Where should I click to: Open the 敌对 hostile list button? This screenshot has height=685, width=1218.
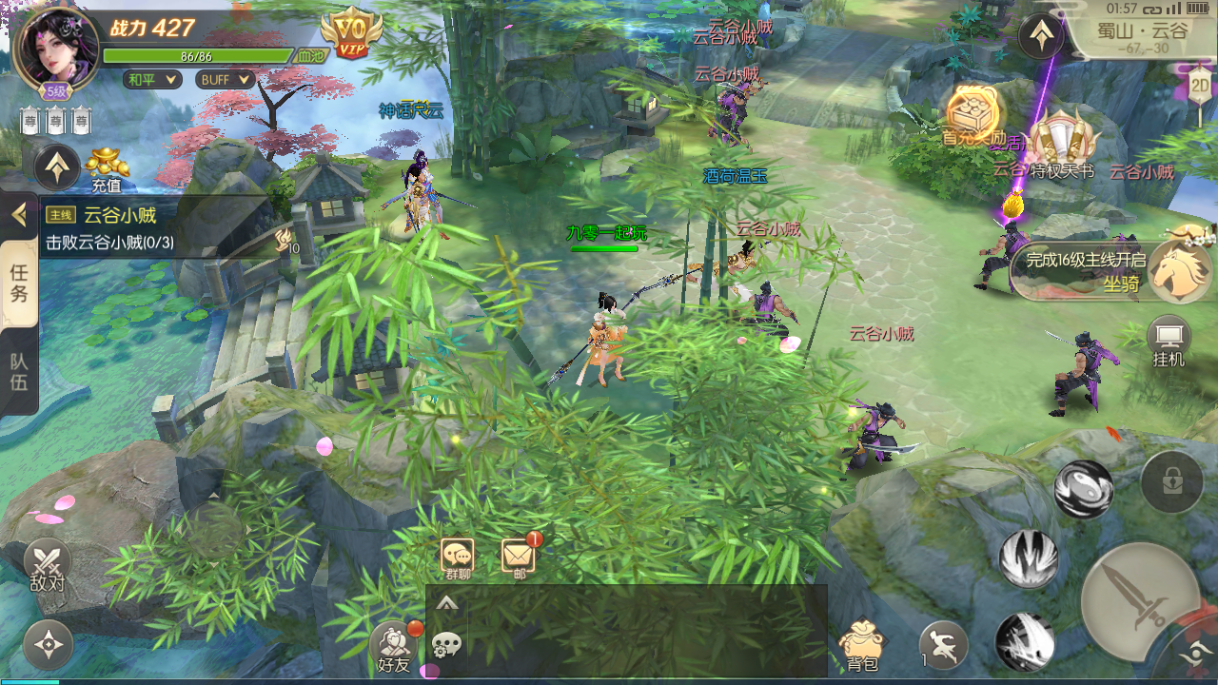click(47, 565)
